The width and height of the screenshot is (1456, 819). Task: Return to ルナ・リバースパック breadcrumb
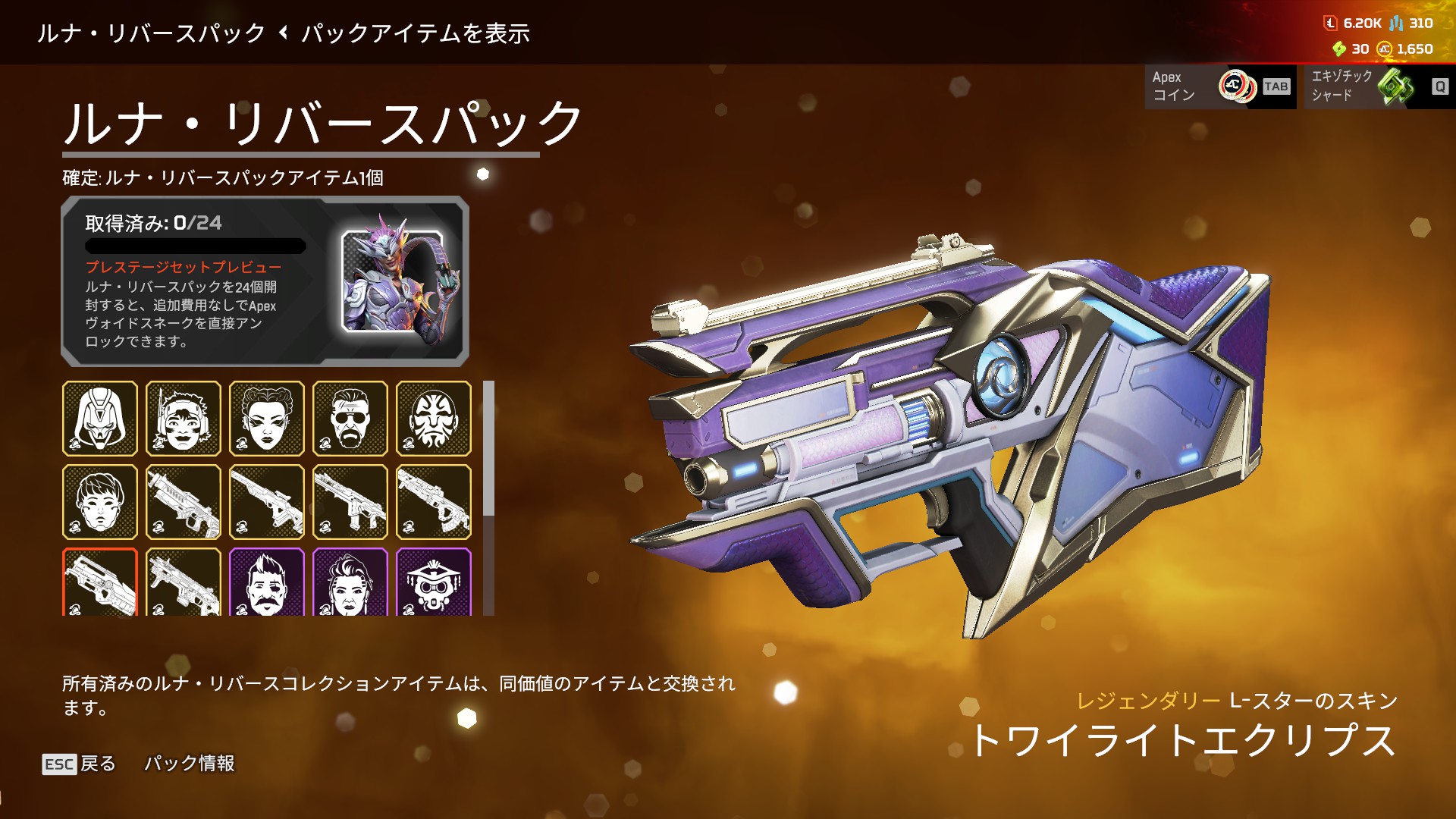(x=151, y=33)
